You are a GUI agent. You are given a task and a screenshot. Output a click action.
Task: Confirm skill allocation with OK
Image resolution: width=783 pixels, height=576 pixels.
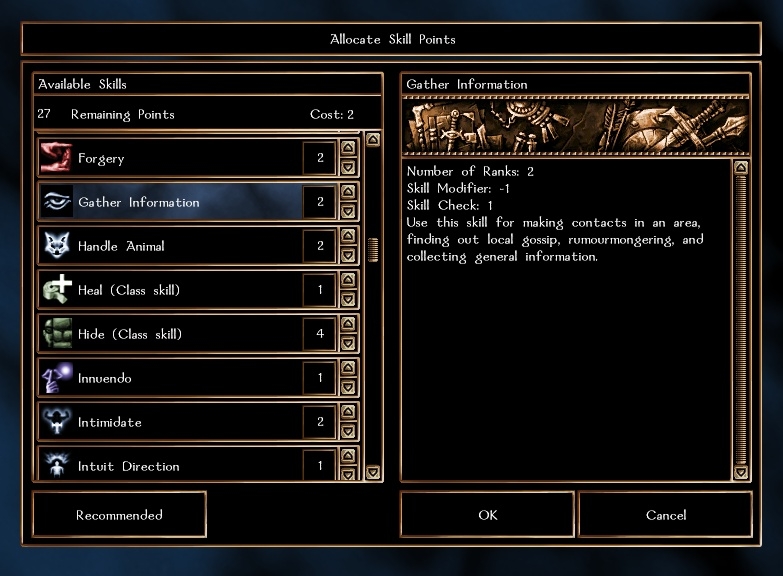(x=487, y=515)
